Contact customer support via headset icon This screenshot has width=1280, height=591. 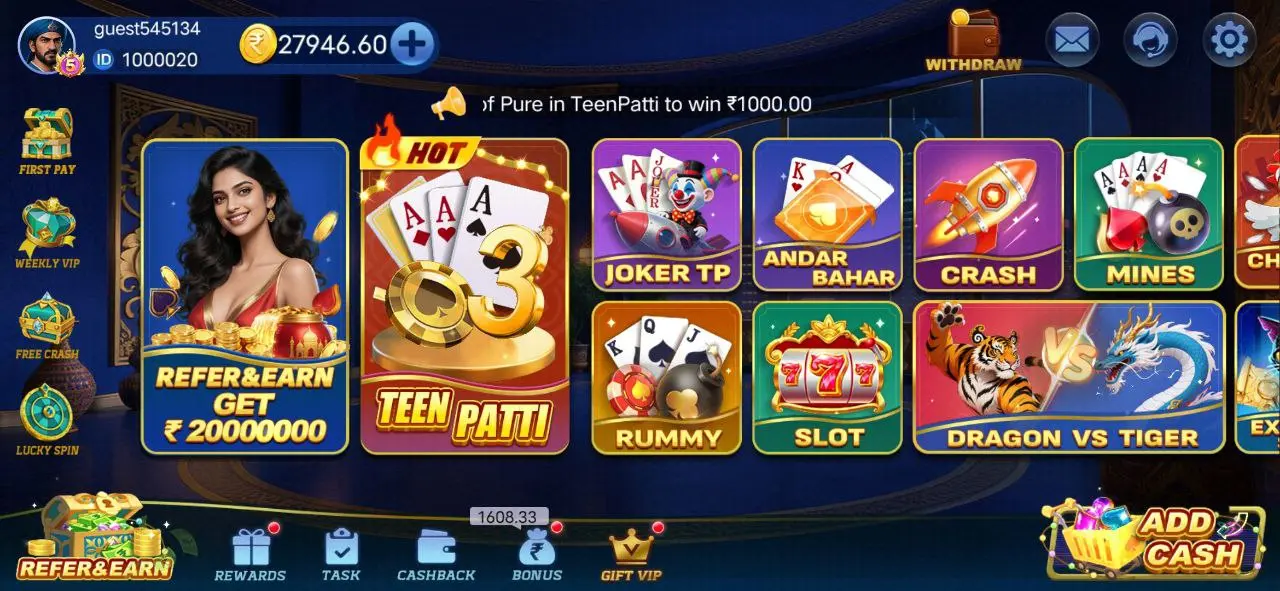pos(1150,40)
